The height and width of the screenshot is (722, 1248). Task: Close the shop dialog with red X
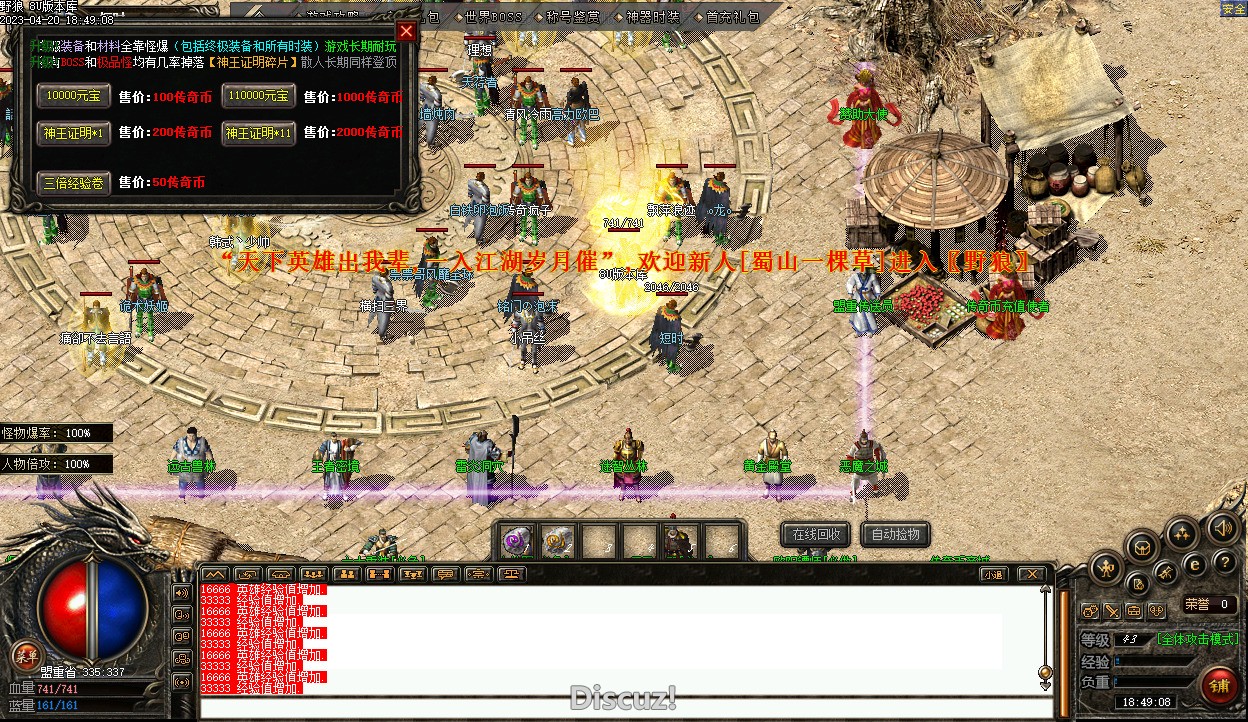[x=406, y=31]
